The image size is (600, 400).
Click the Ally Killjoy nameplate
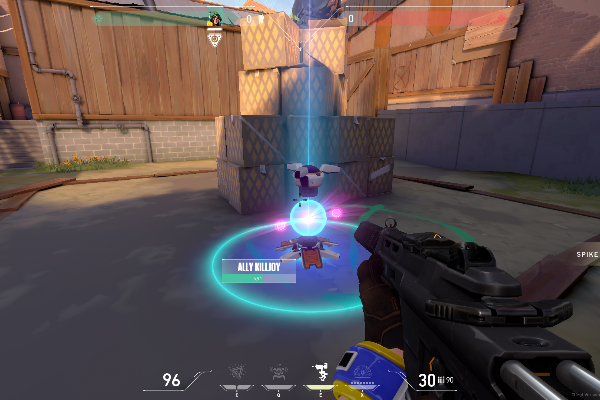[258, 268]
